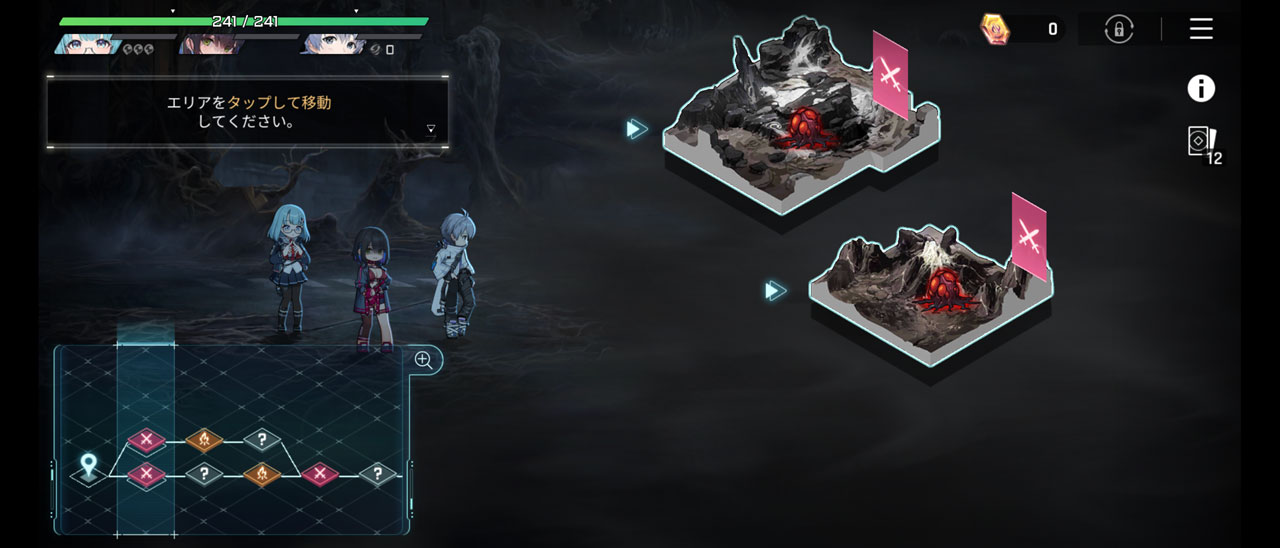
Task: Open the hamburger menu
Action: coord(1201,29)
